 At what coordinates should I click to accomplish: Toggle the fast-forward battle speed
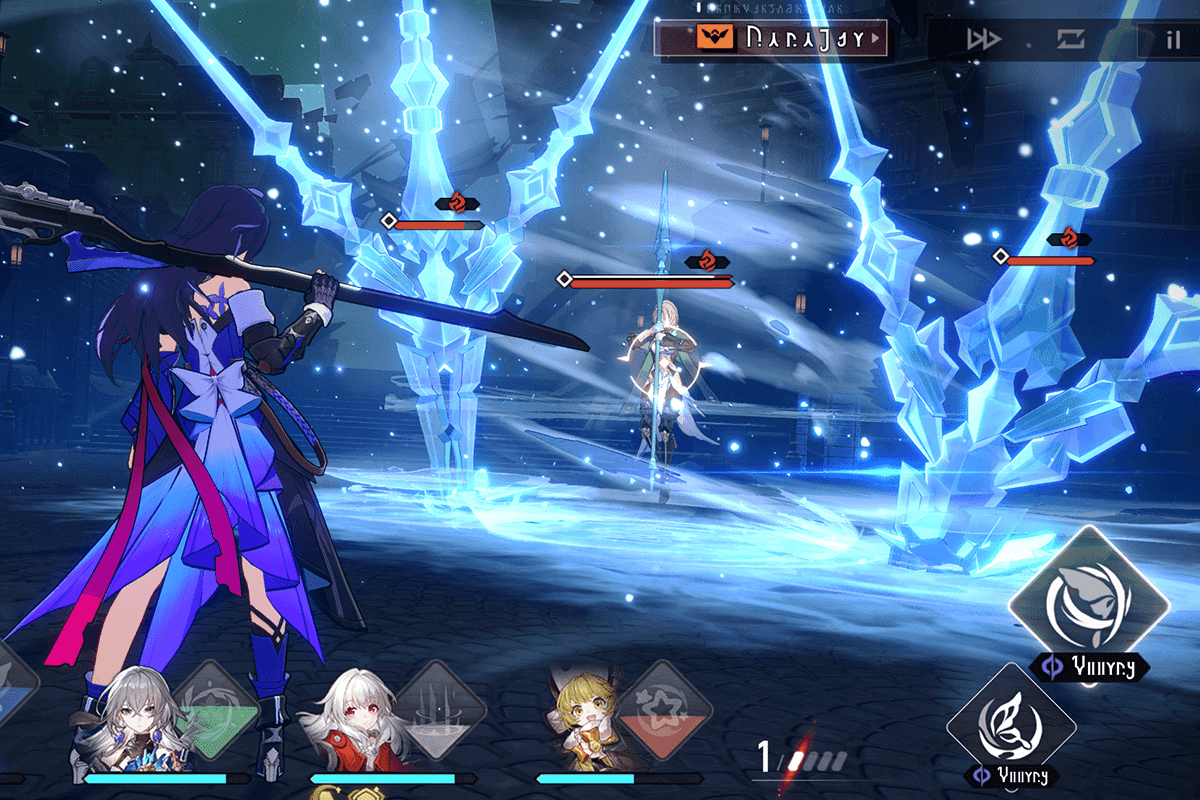point(983,40)
